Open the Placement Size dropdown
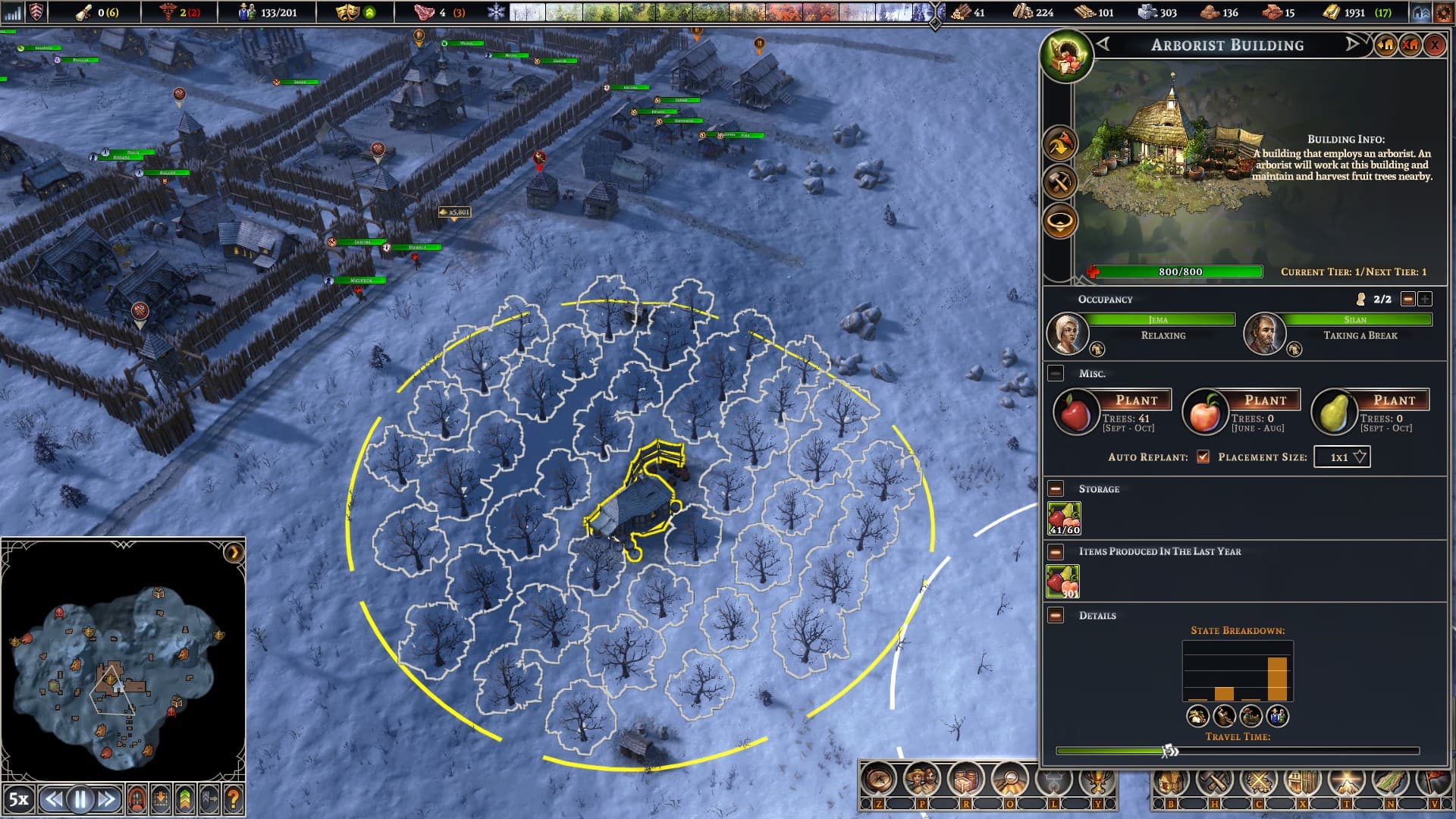This screenshot has height=819, width=1456. (x=1341, y=457)
